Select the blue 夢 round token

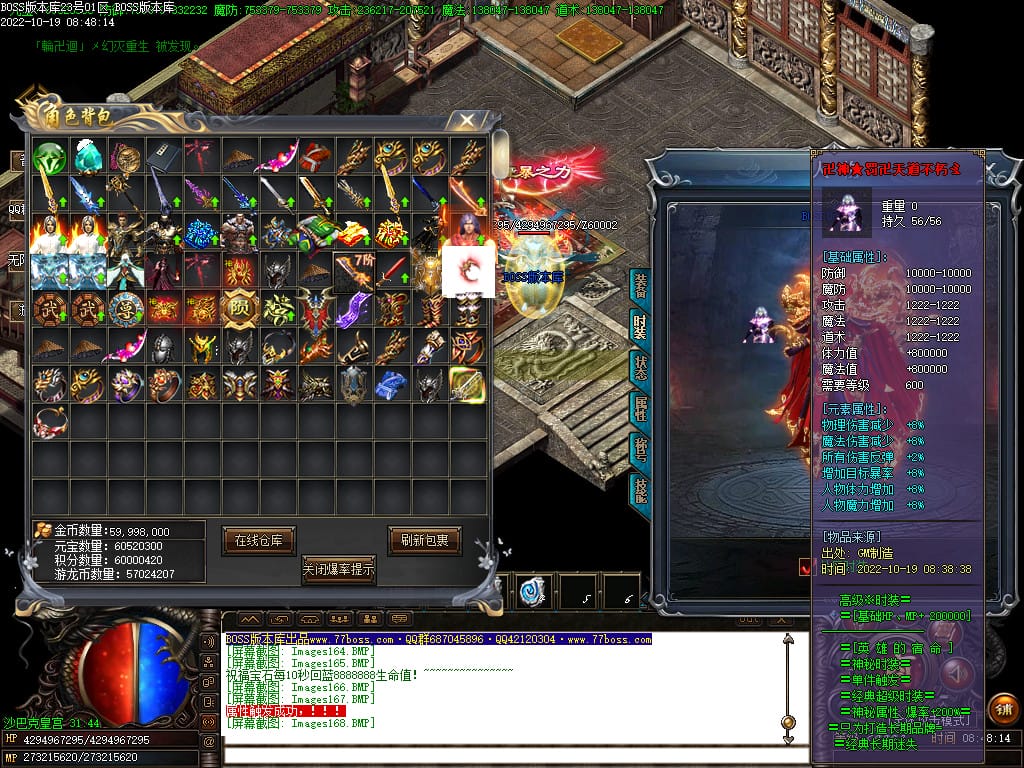point(125,308)
